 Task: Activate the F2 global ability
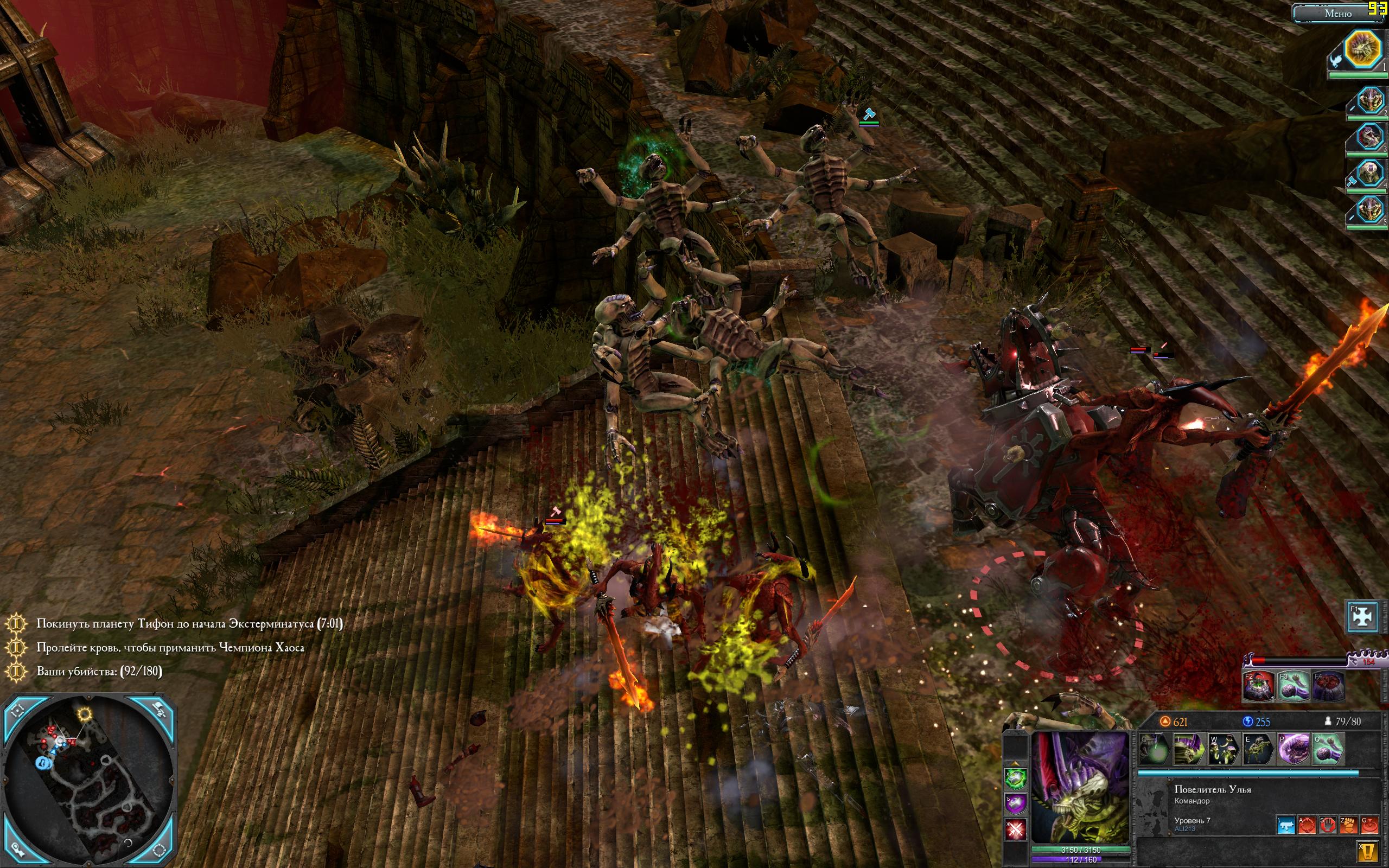point(1259,686)
